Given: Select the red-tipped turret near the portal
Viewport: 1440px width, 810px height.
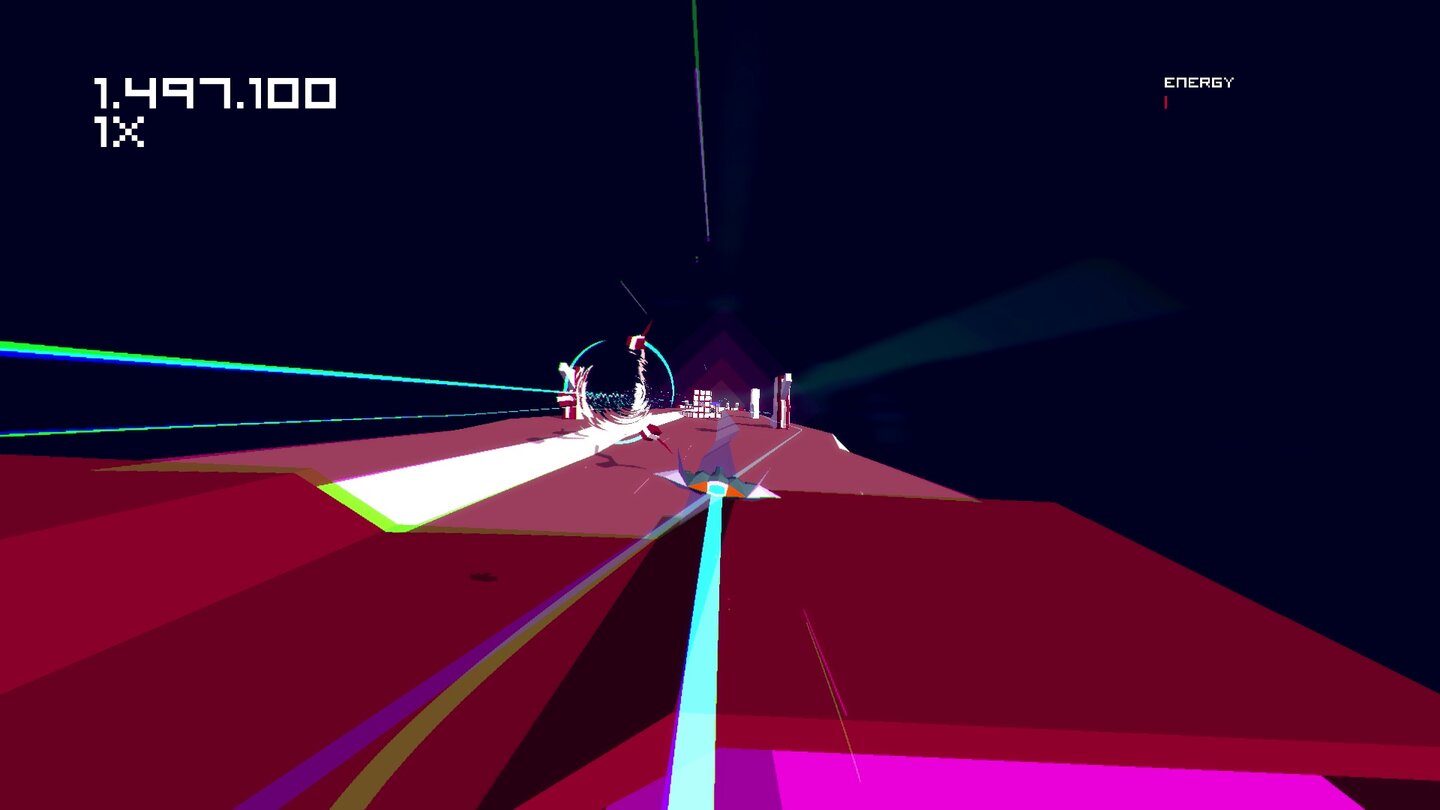Looking at the screenshot, I should tap(635, 340).
